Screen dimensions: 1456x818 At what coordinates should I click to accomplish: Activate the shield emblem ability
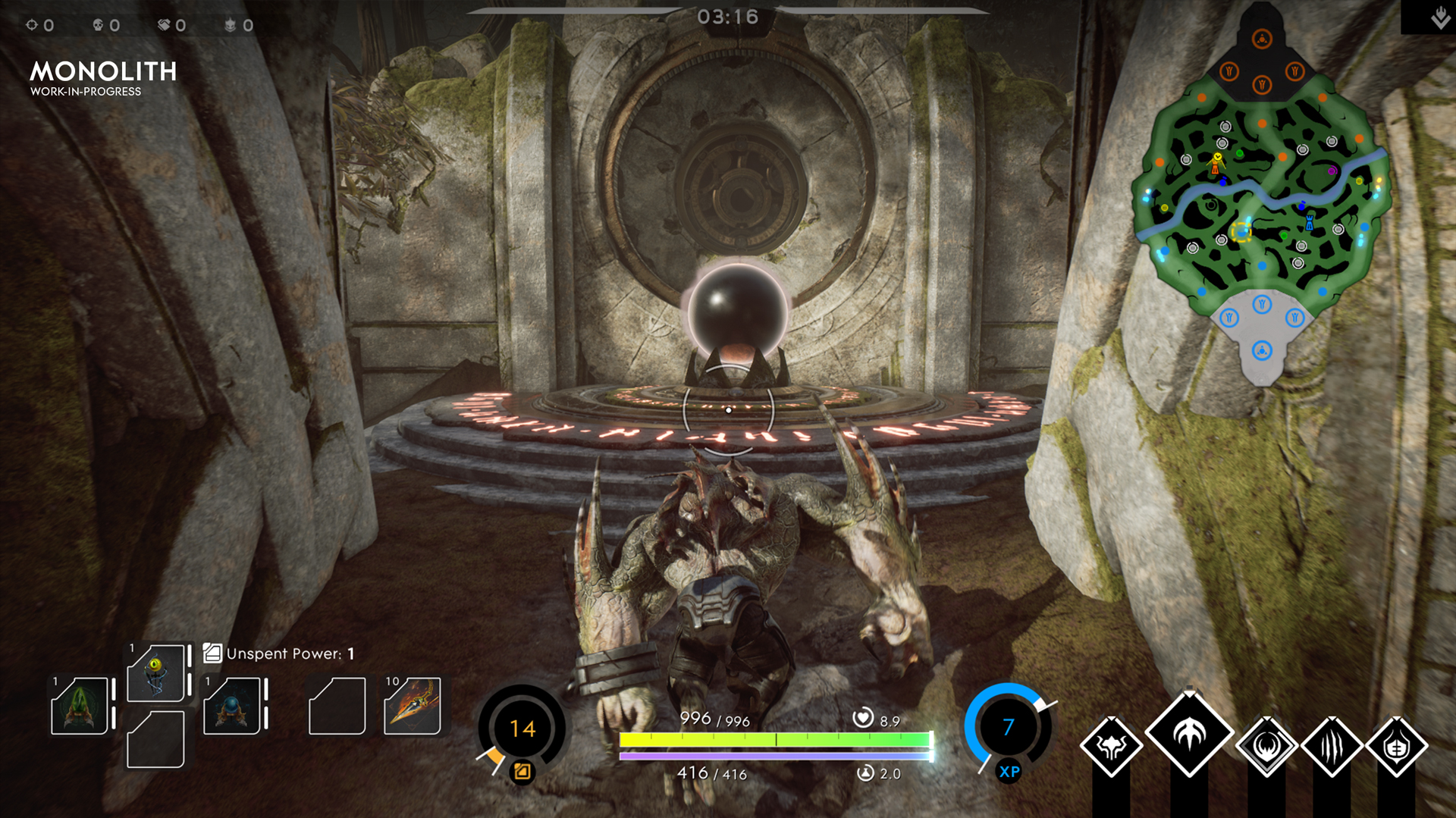click(x=1397, y=746)
